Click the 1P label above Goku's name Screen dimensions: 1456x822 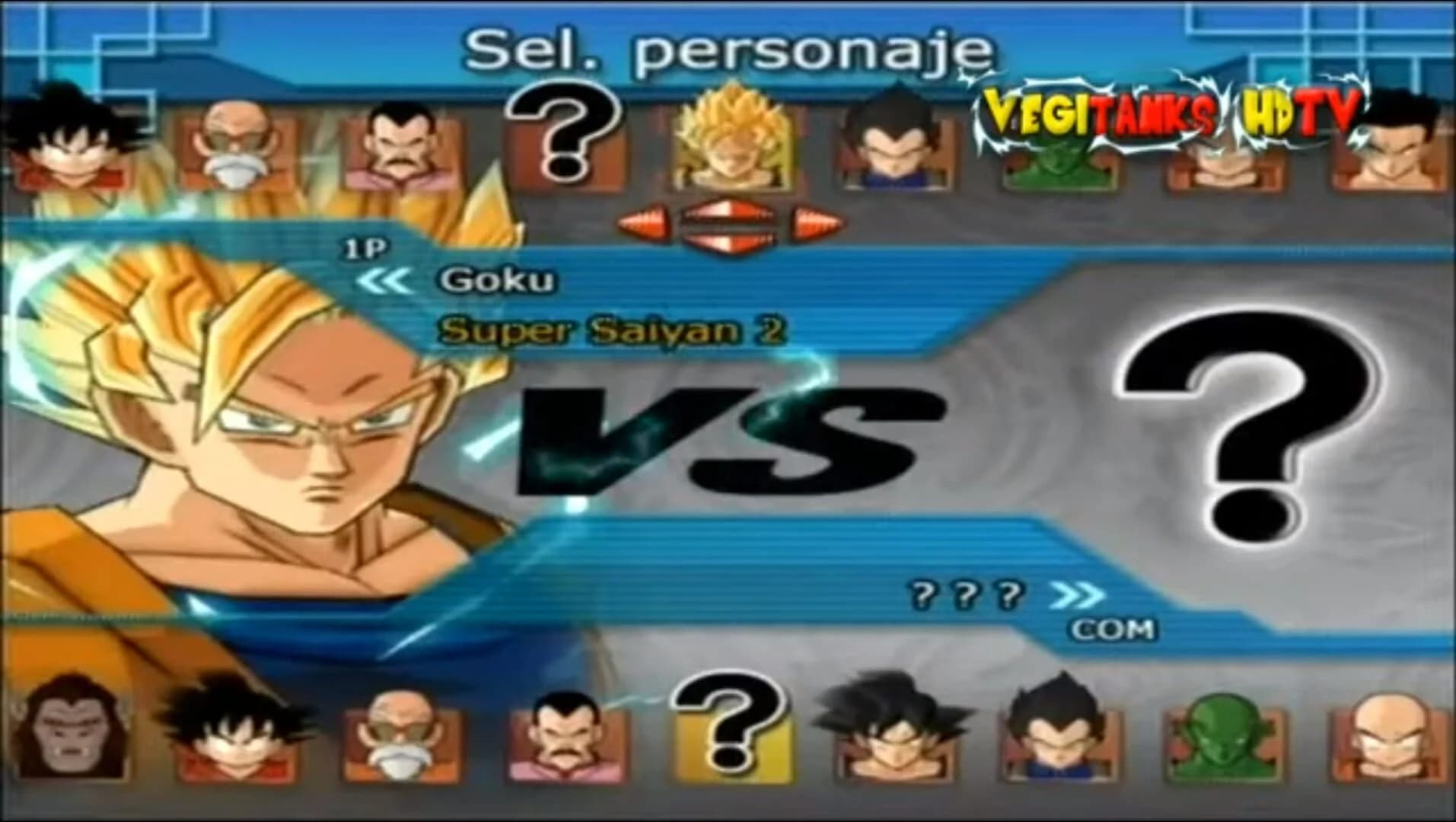[x=365, y=246]
